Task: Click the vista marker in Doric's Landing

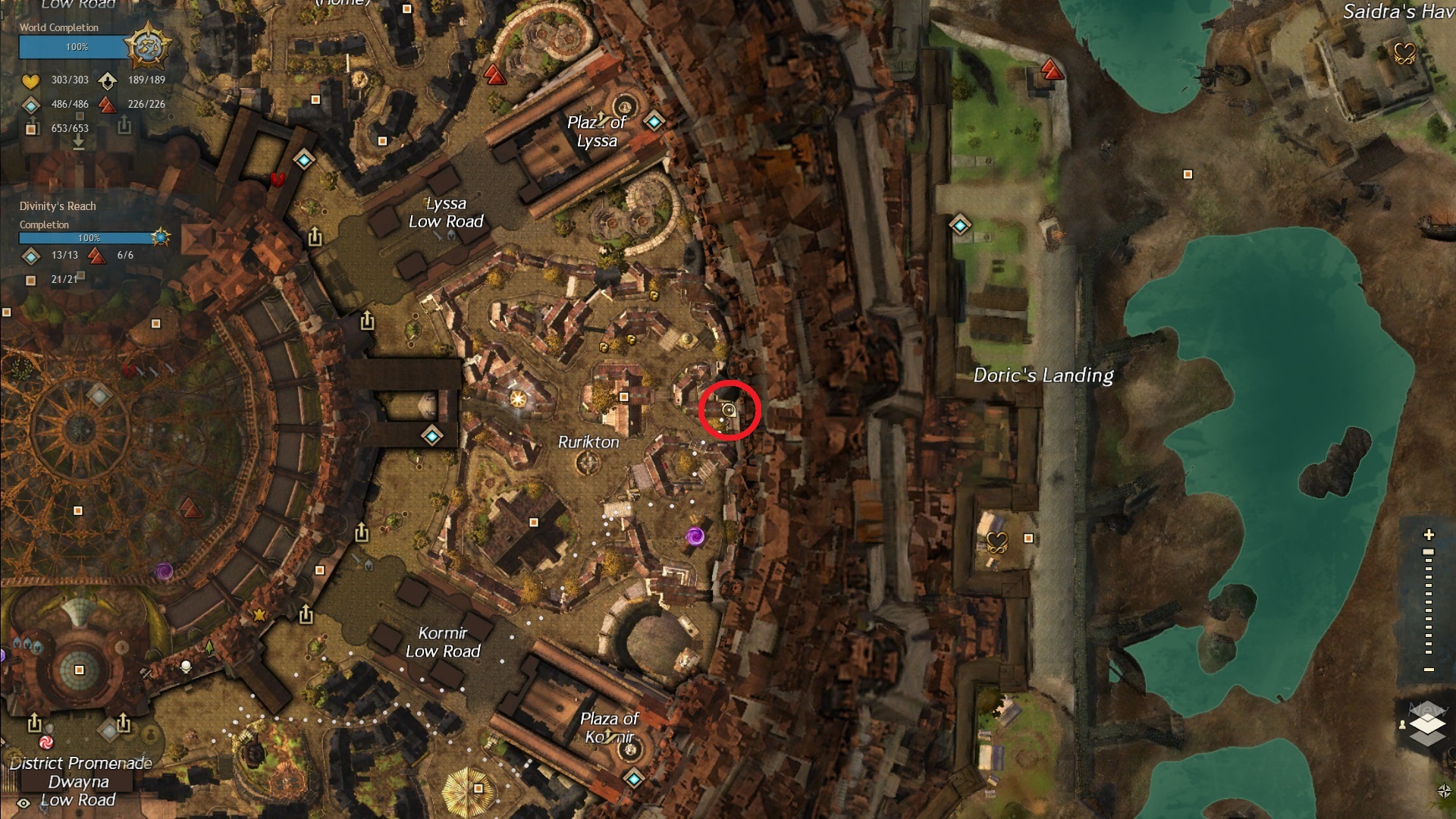Action: pos(1052,71)
